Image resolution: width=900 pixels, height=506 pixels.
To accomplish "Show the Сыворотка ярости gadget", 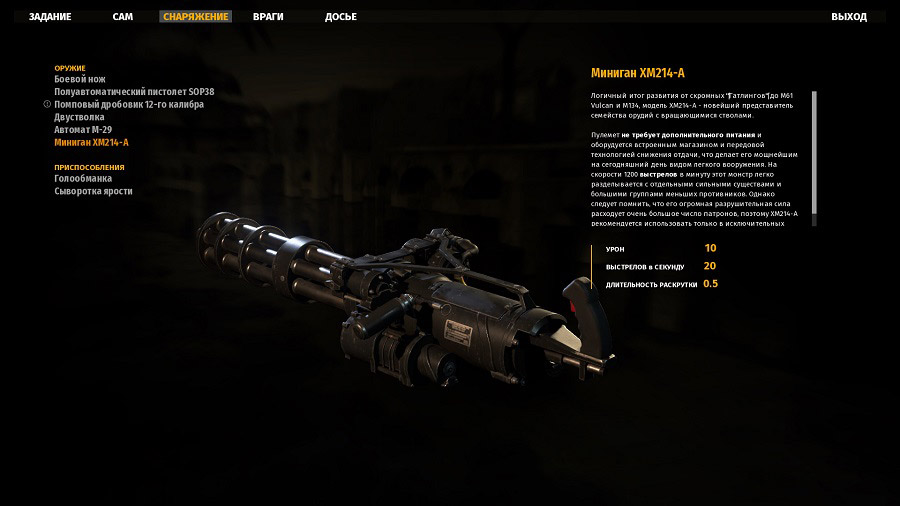I will pyautogui.click(x=93, y=191).
